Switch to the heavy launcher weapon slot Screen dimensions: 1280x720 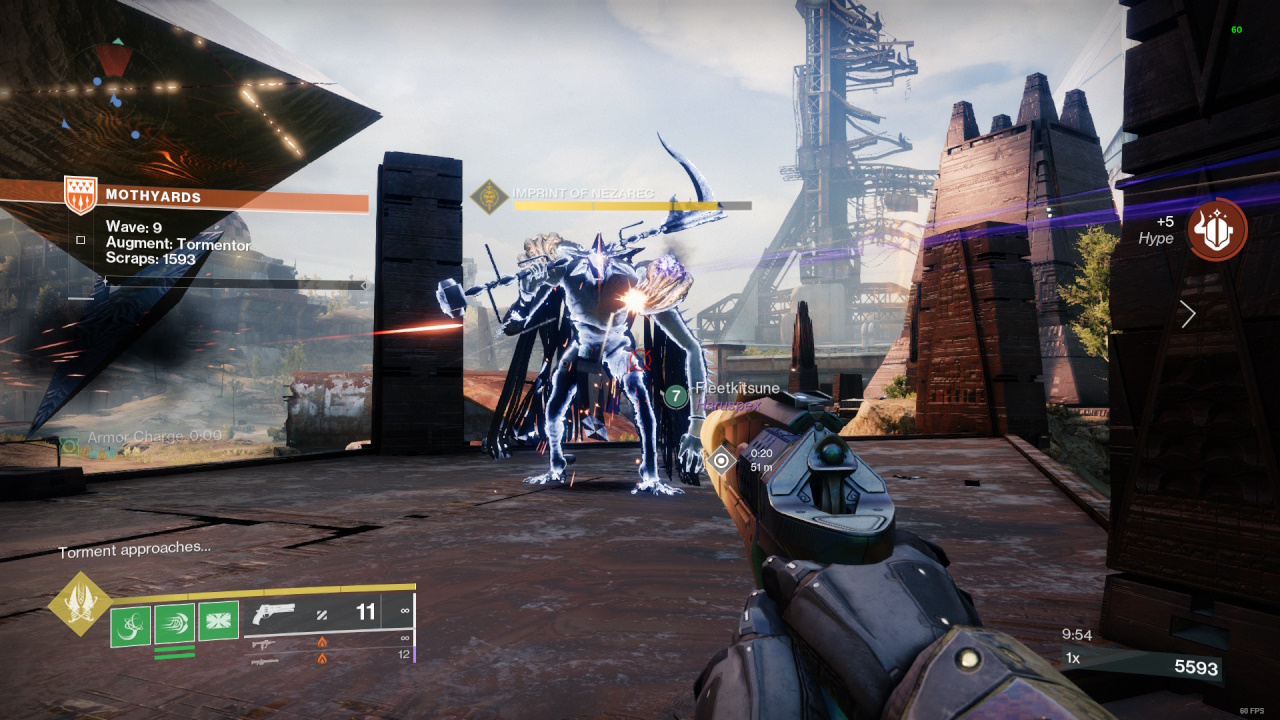tap(264, 658)
